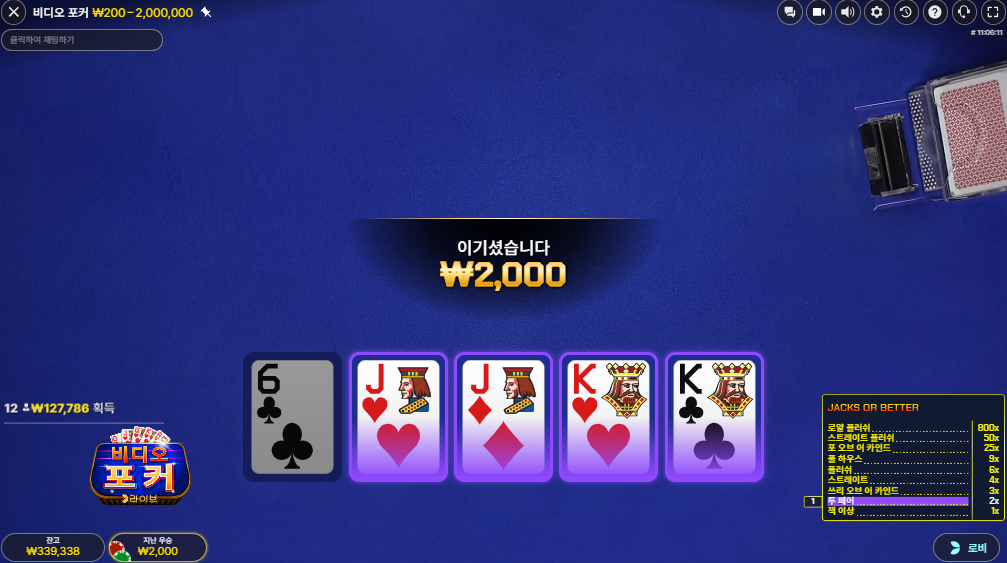1007x563 pixels.
Task: Select the King of hearts card
Action: (x=608, y=416)
